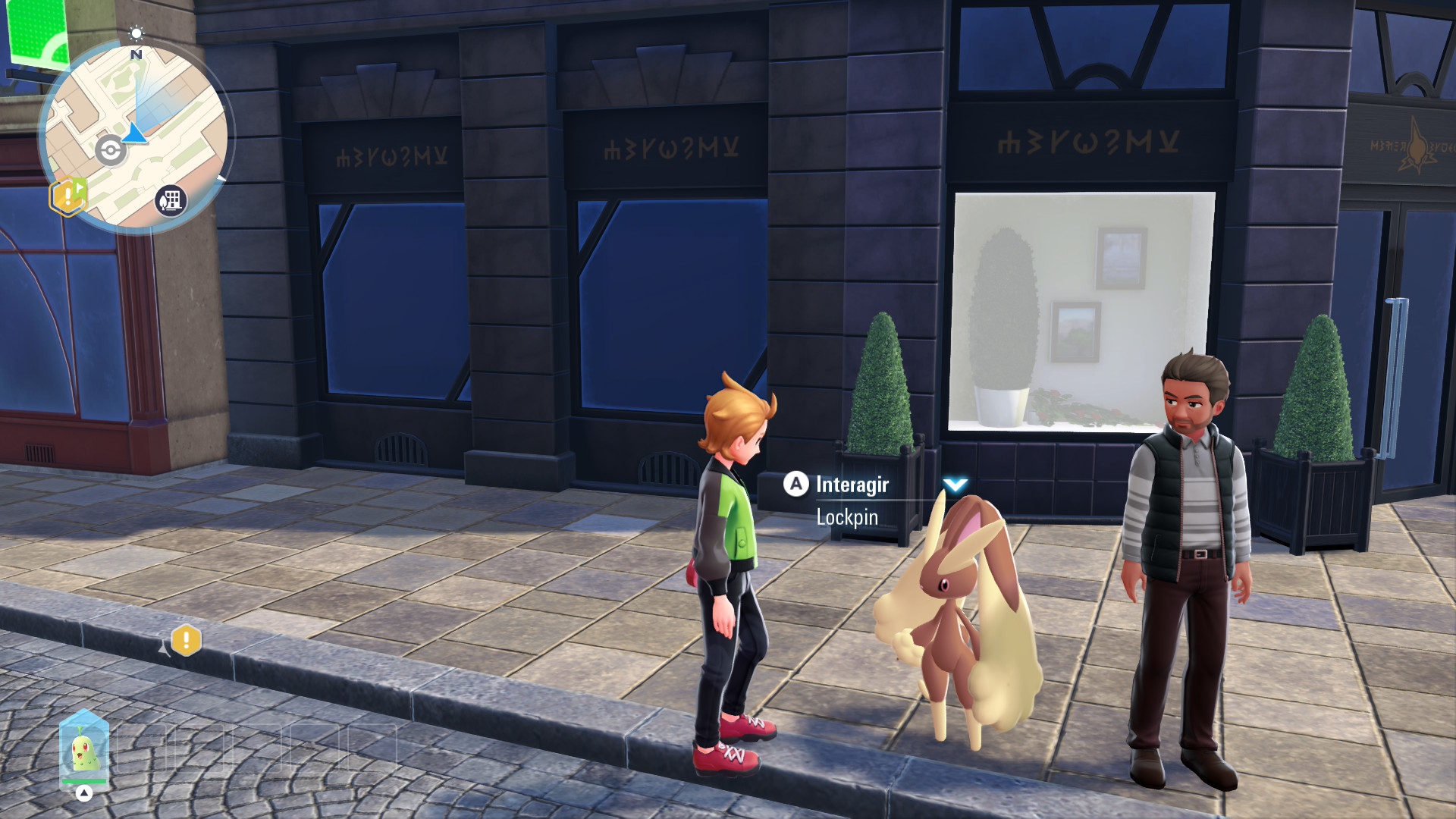Select the yellow exclamation hexagon on minimap edge
This screenshot has width=1456, height=819.
(x=67, y=196)
